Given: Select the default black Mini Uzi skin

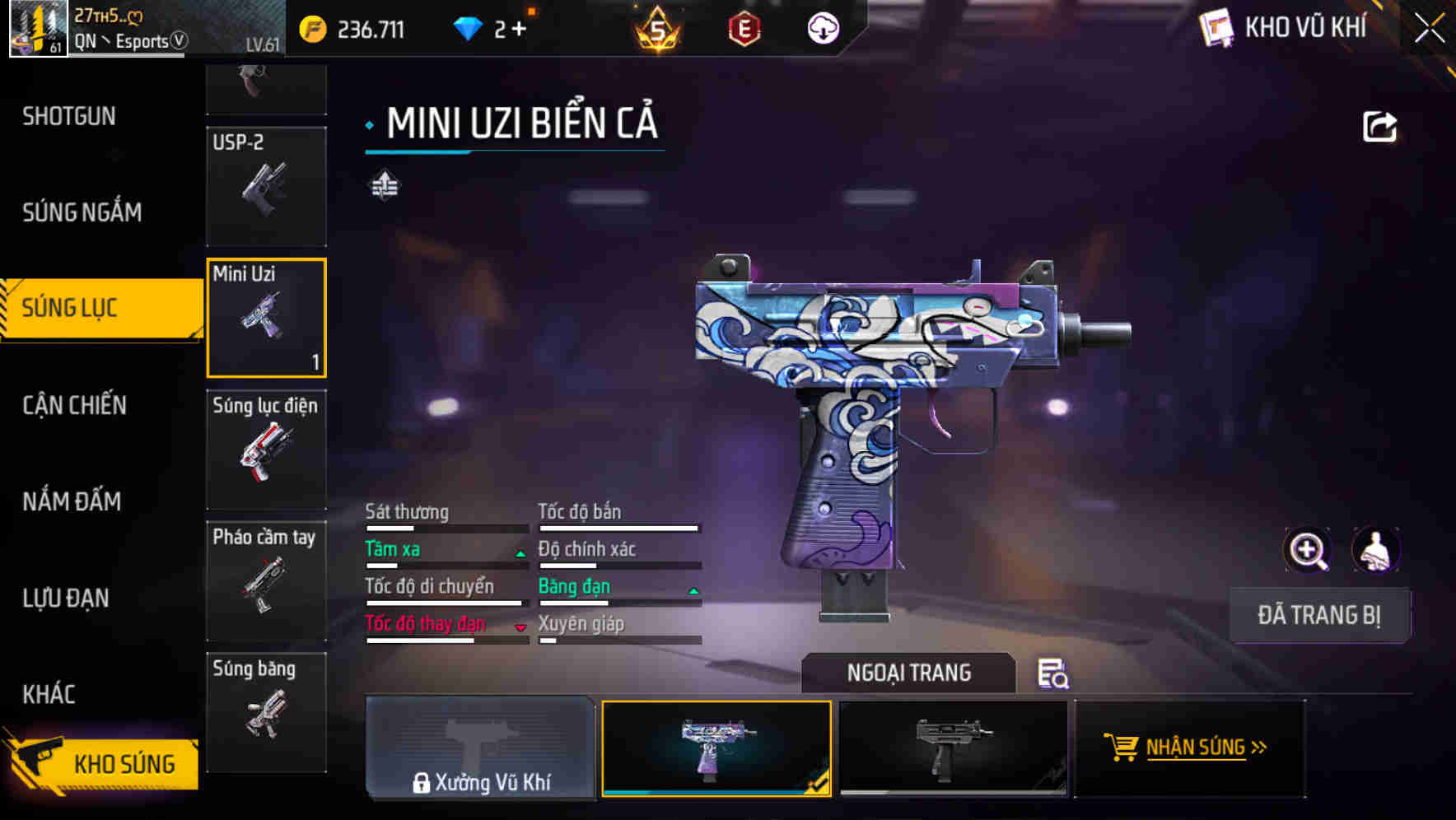Looking at the screenshot, I should click(953, 748).
